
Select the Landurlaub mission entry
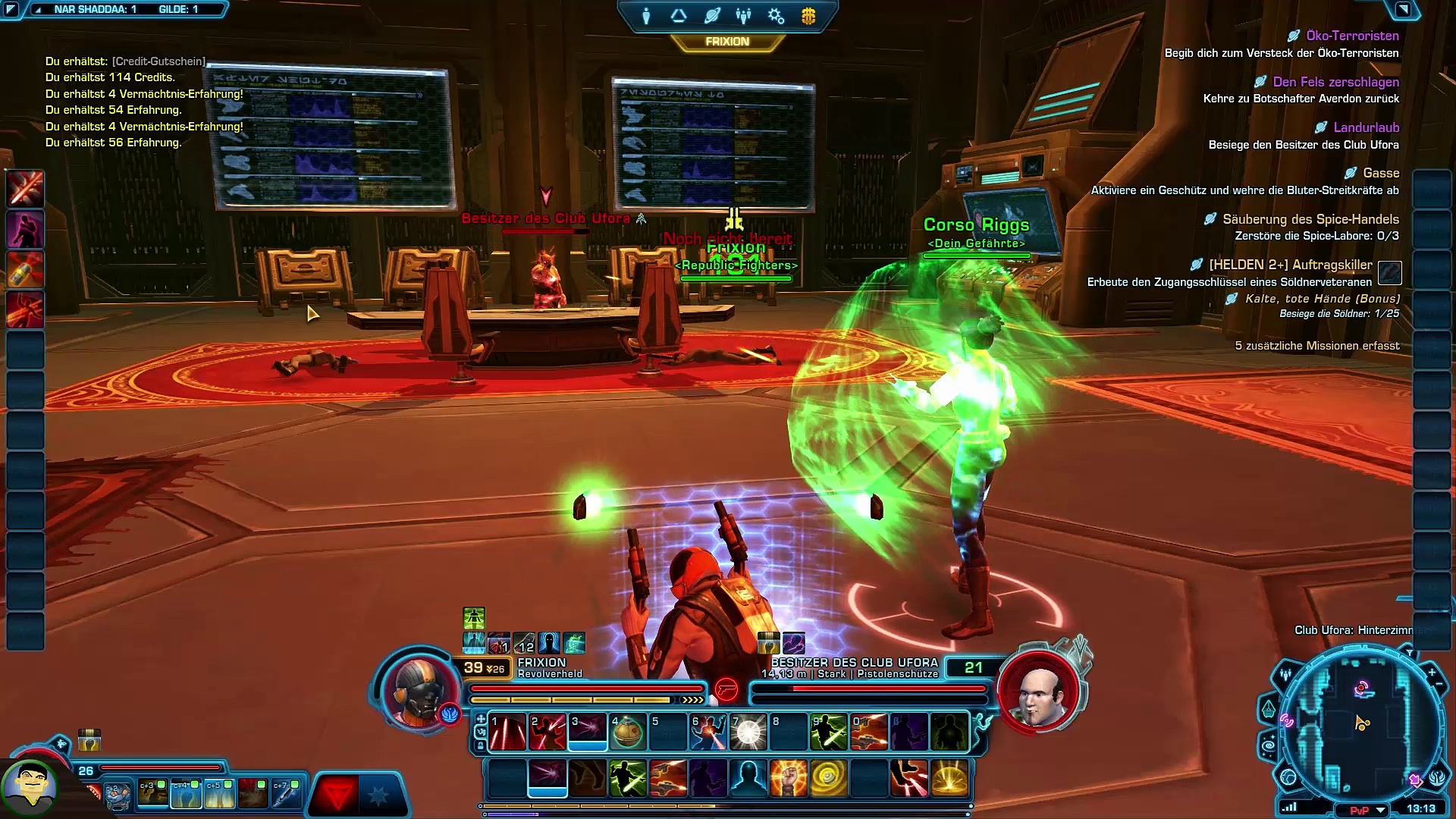1366,127
